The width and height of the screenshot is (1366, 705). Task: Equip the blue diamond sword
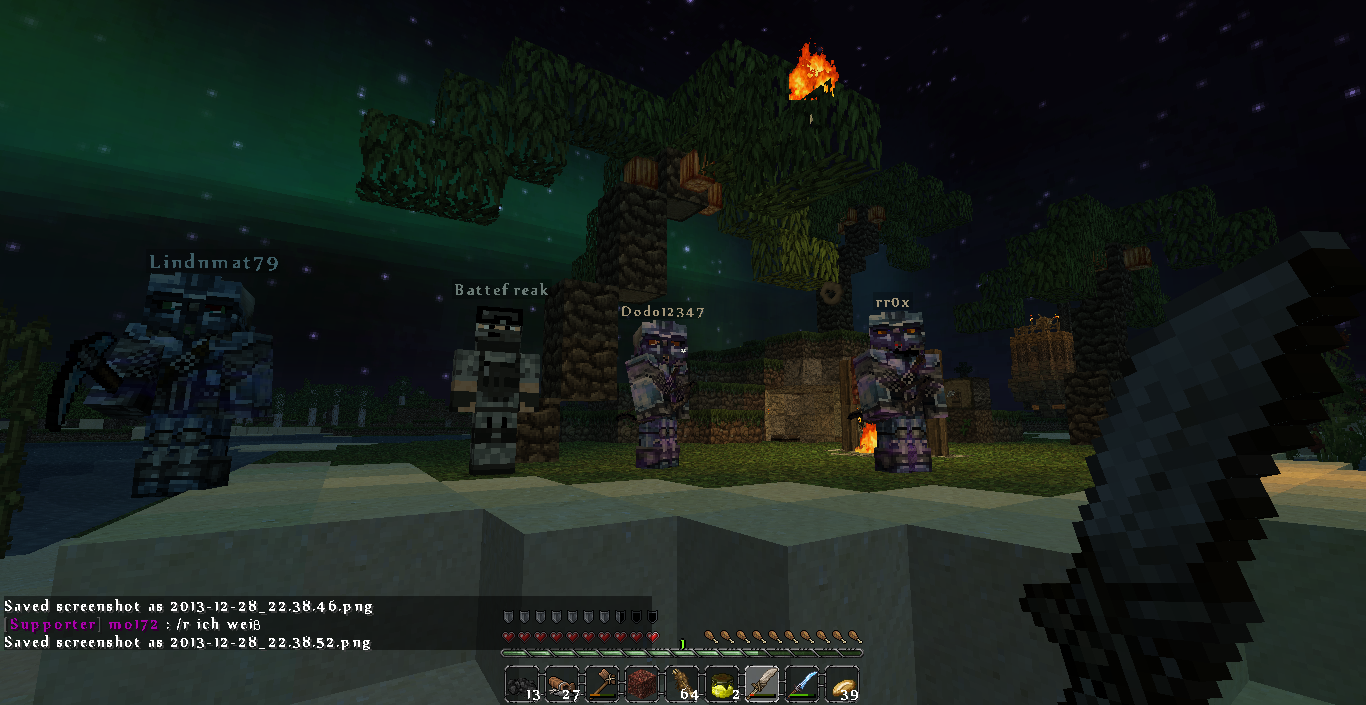[x=802, y=684]
